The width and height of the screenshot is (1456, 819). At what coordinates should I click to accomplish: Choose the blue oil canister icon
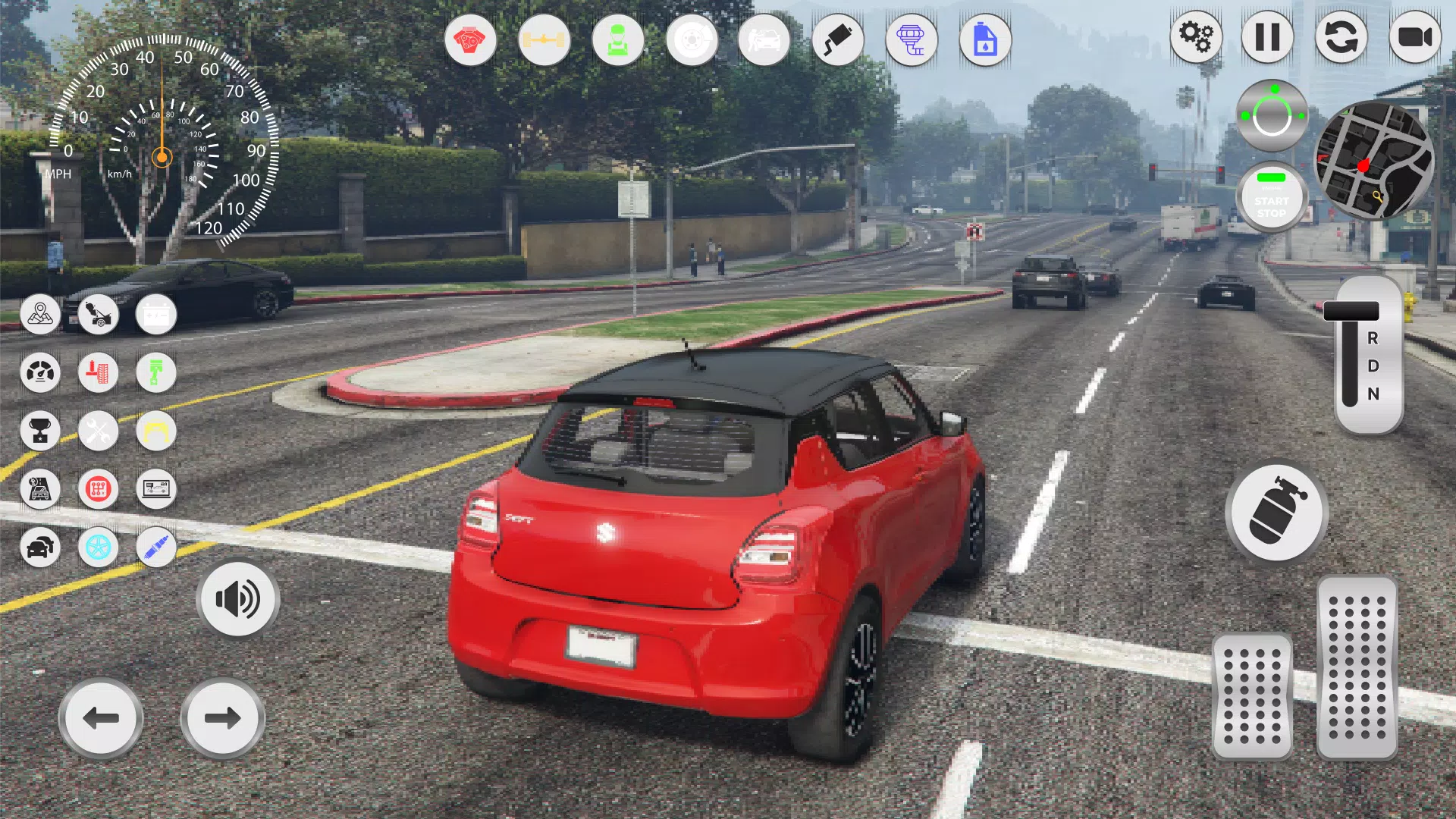[984, 39]
